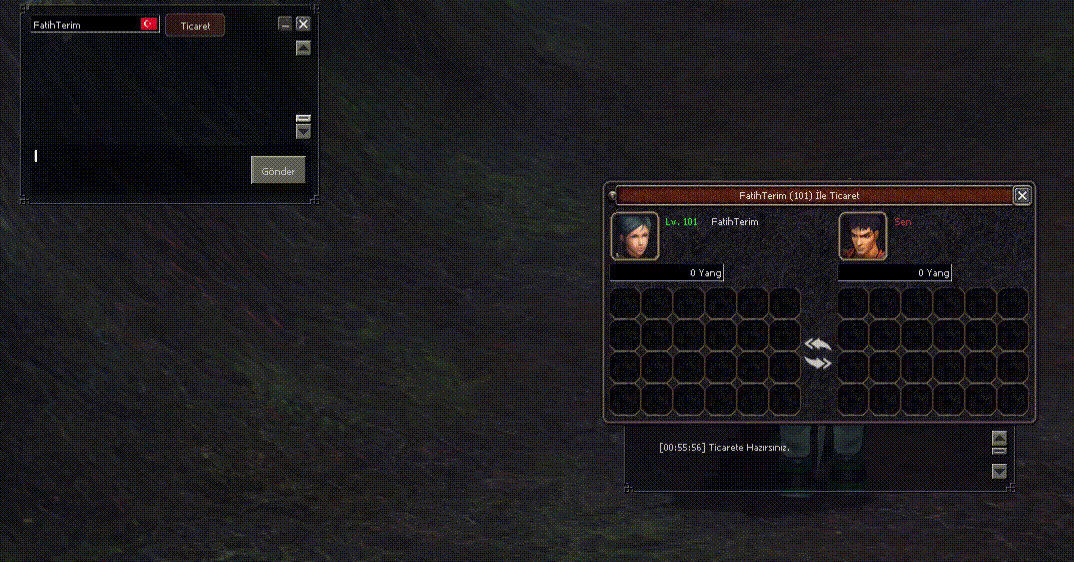Select the FatihTerim recipient name field
The height and width of the screenshot is (562, 1074).
click(85, 25)
